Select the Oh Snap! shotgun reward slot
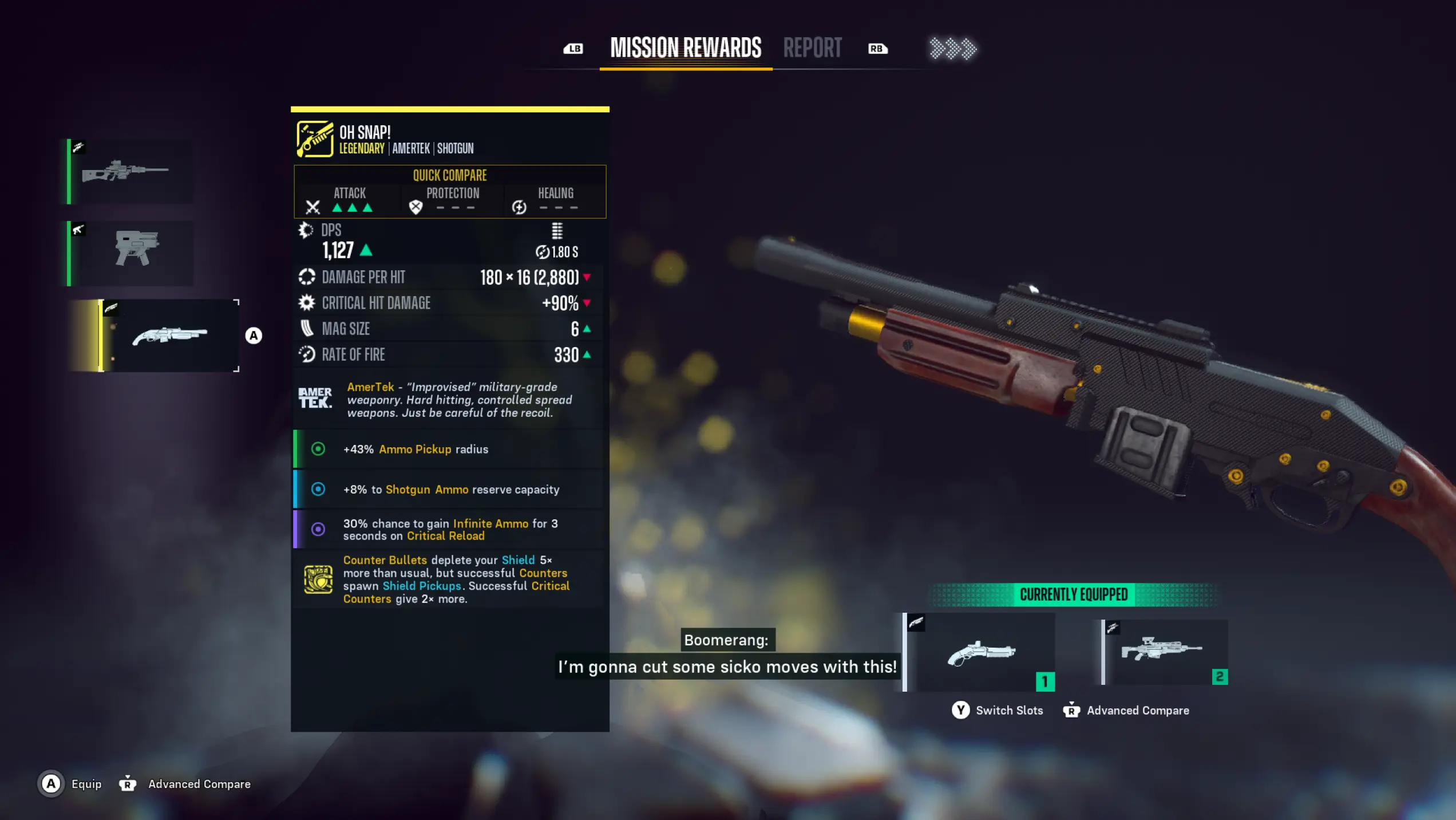Viewport: 1456px width, 820px height. tap(169, 336)
